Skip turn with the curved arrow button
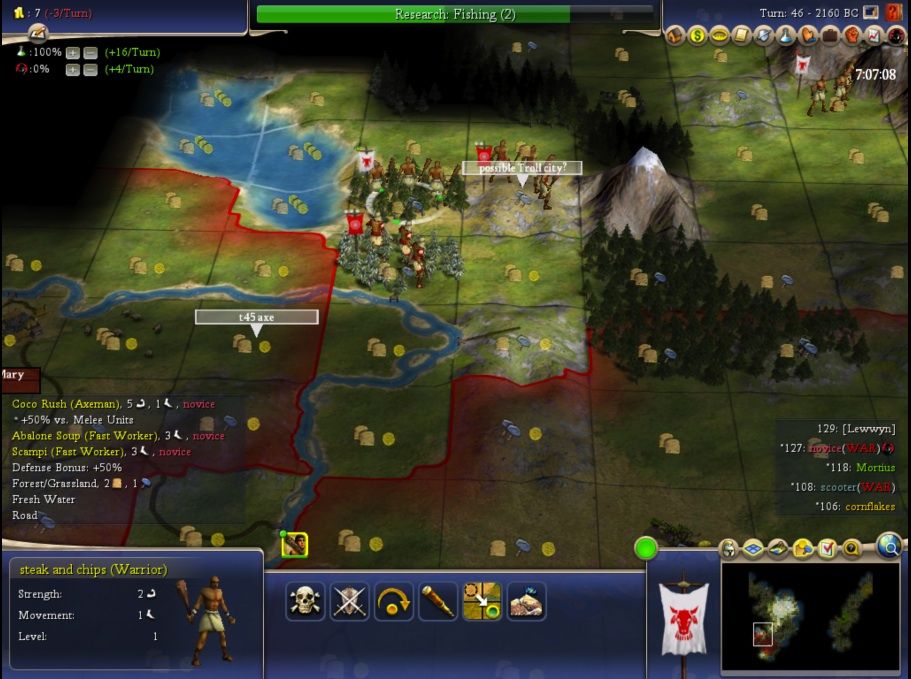Screen dimensions: 911x679 click(x=393, y=601)
